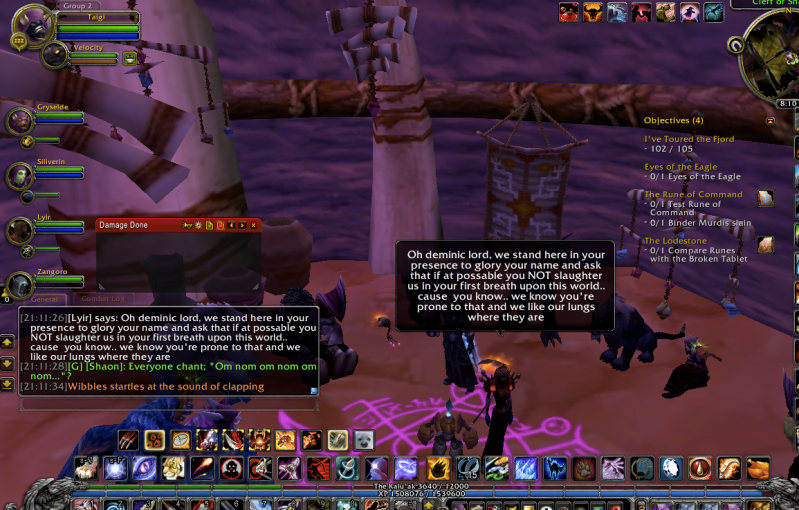Select party member Siliverin's portrait
Image resolution: width=799 pixels, height=510 pixels.
tap(19, 176)
